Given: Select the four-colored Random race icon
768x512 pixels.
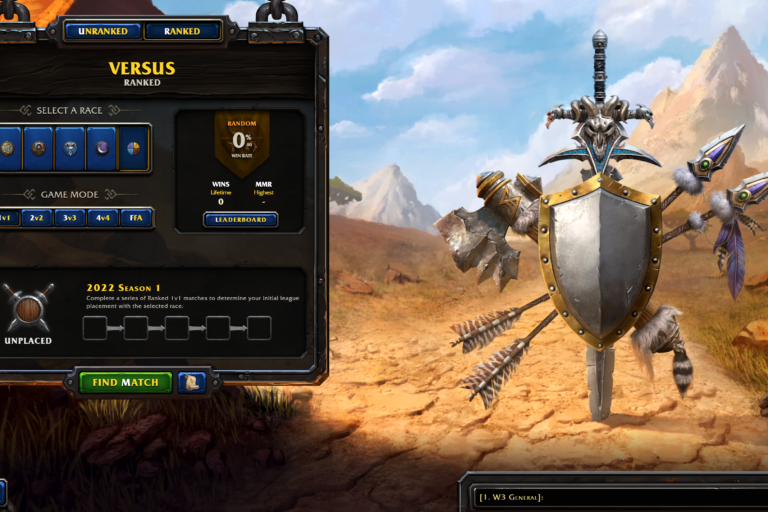Looking at the screenshot, I should pyautogui.click(x=132, y=148).
